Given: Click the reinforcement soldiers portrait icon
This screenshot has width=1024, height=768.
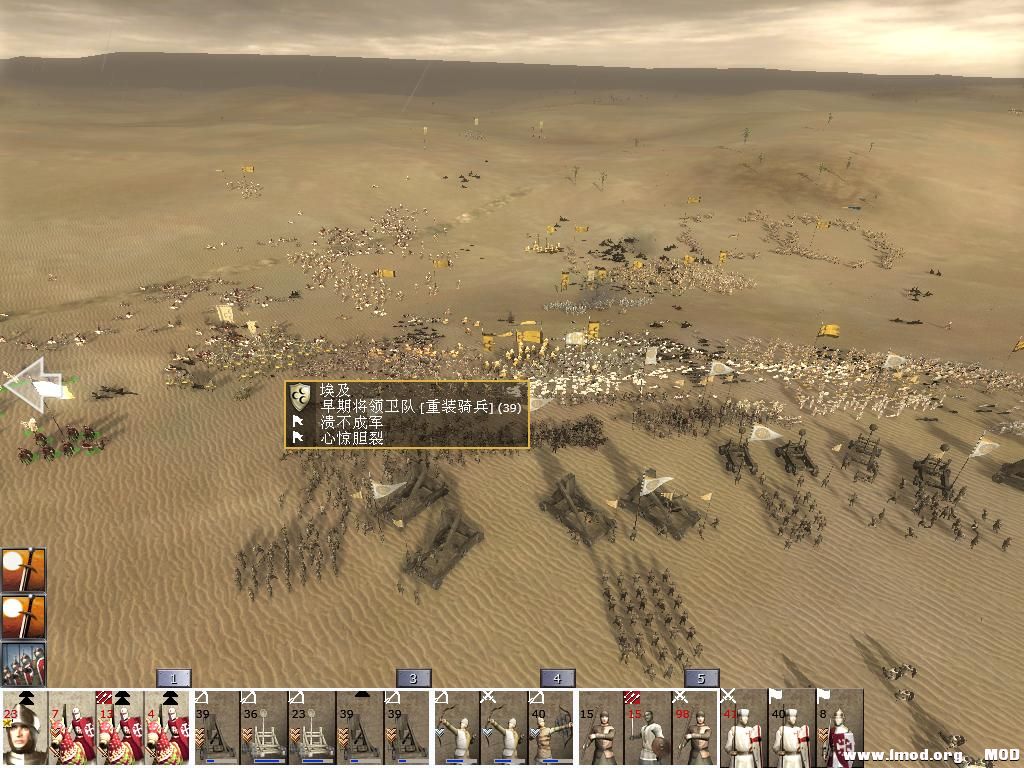Looking at the screenshot, I should (23, 664).
